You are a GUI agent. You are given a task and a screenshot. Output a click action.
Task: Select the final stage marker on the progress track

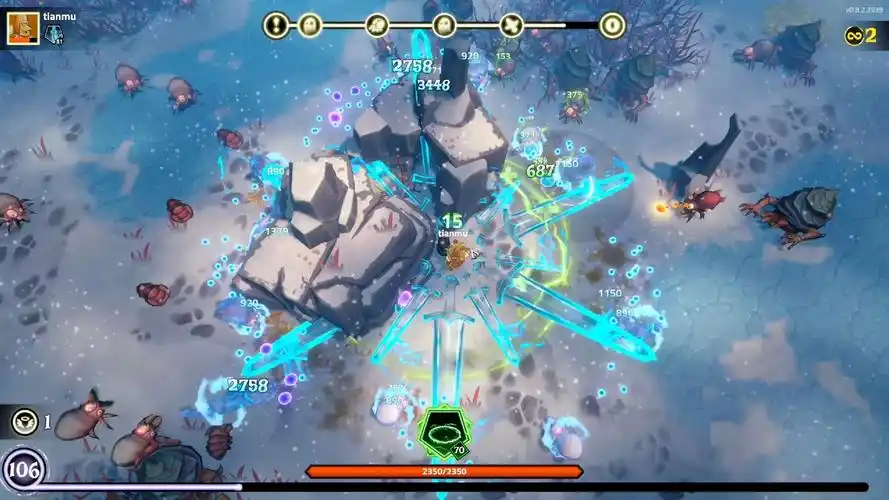612,25
